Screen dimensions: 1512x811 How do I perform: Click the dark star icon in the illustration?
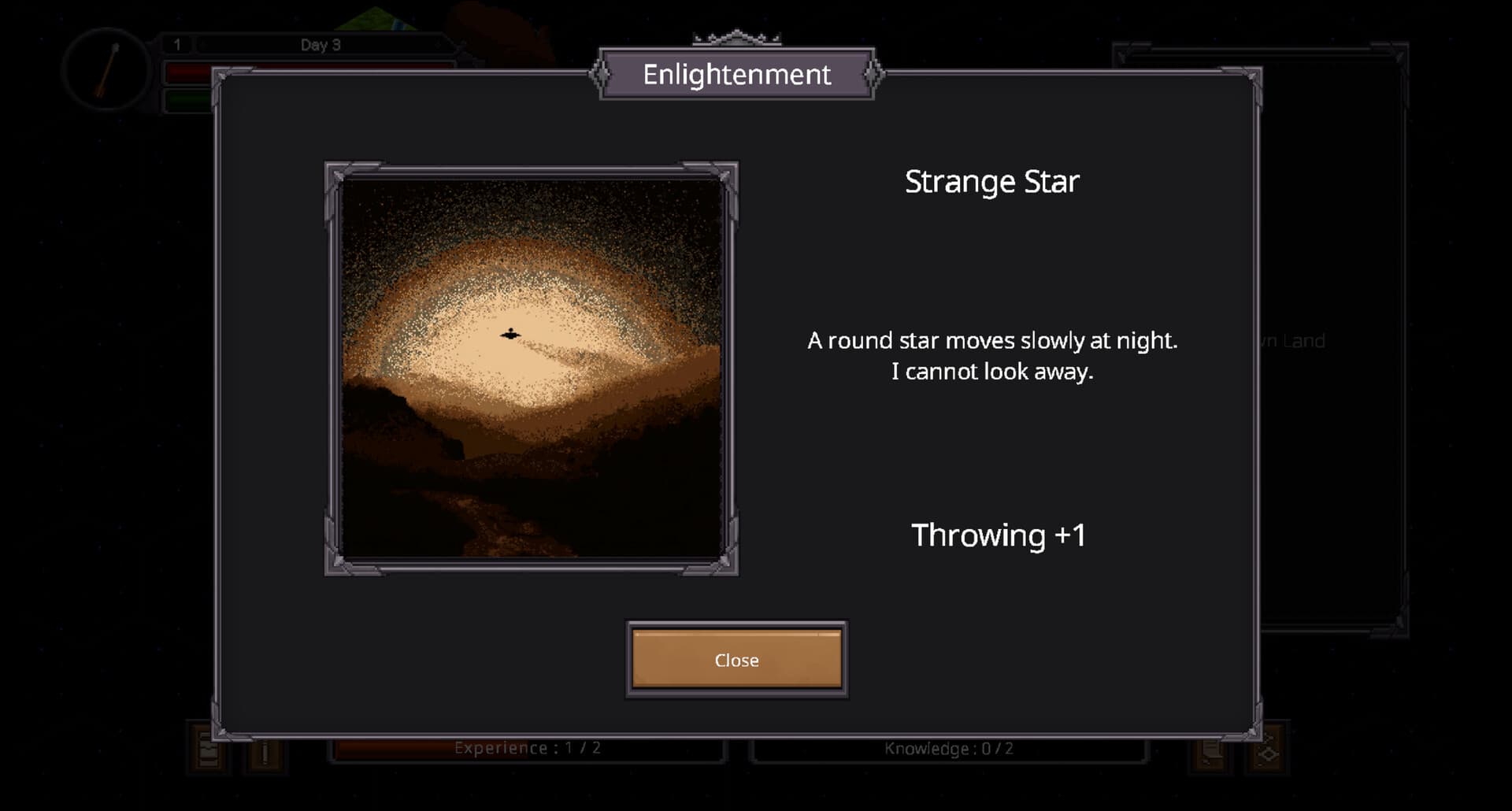[511, 334]
